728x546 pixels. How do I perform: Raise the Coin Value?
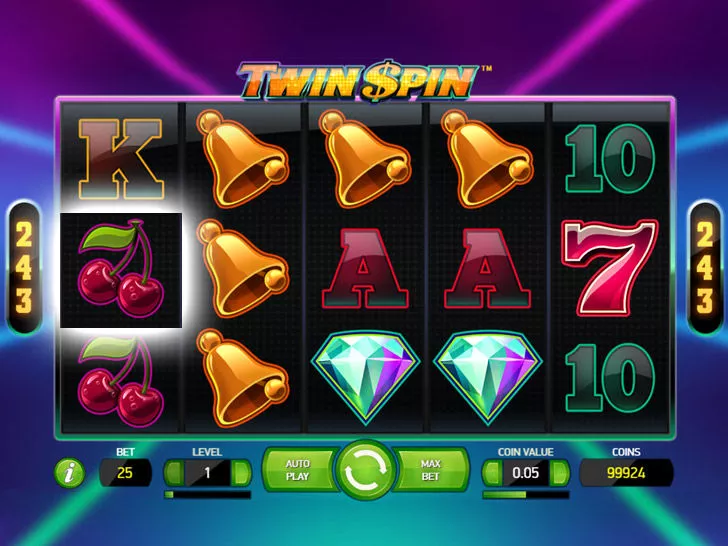(x=560, y=472)
